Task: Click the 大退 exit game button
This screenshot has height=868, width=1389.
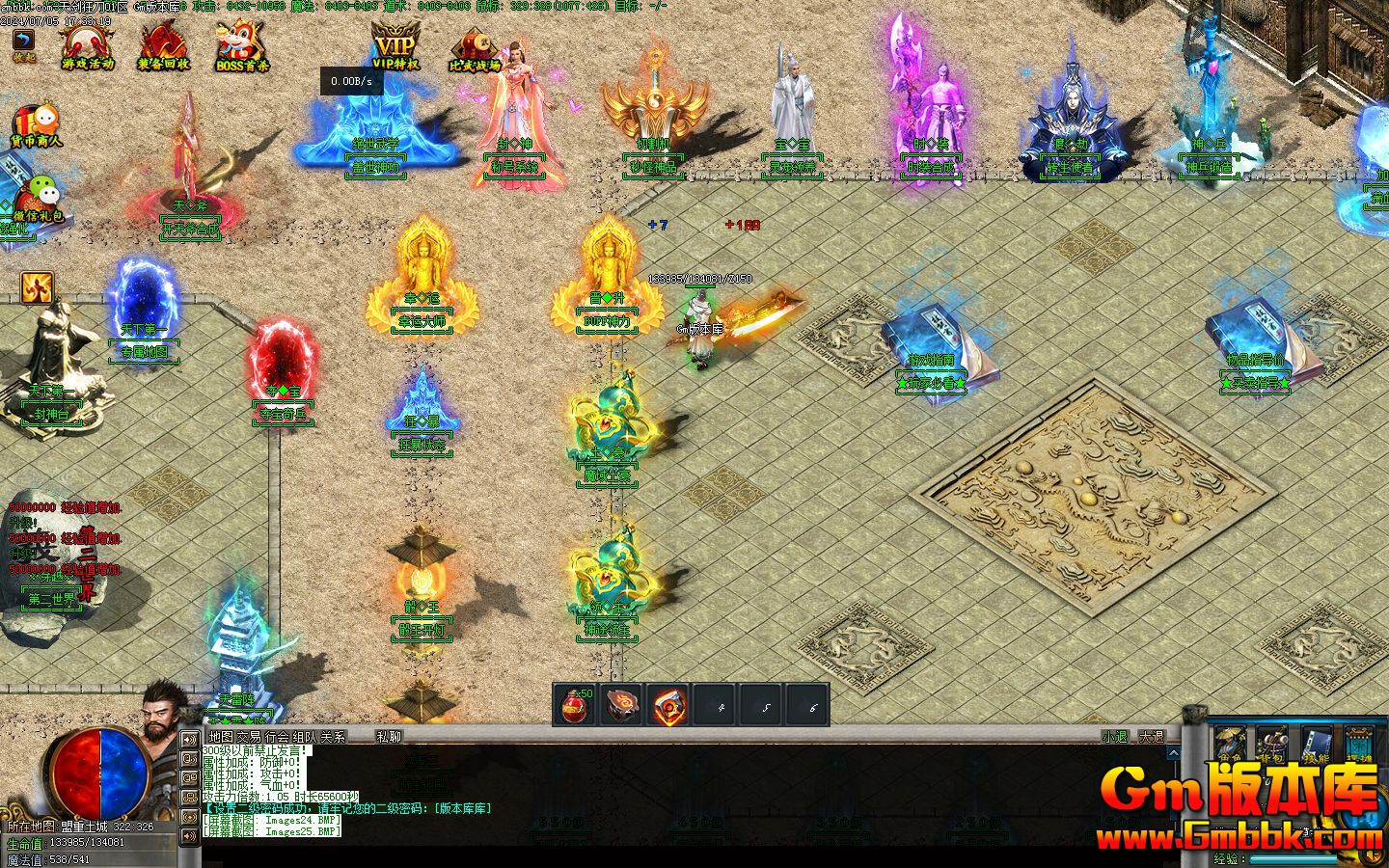Action: click(1152, 737)
